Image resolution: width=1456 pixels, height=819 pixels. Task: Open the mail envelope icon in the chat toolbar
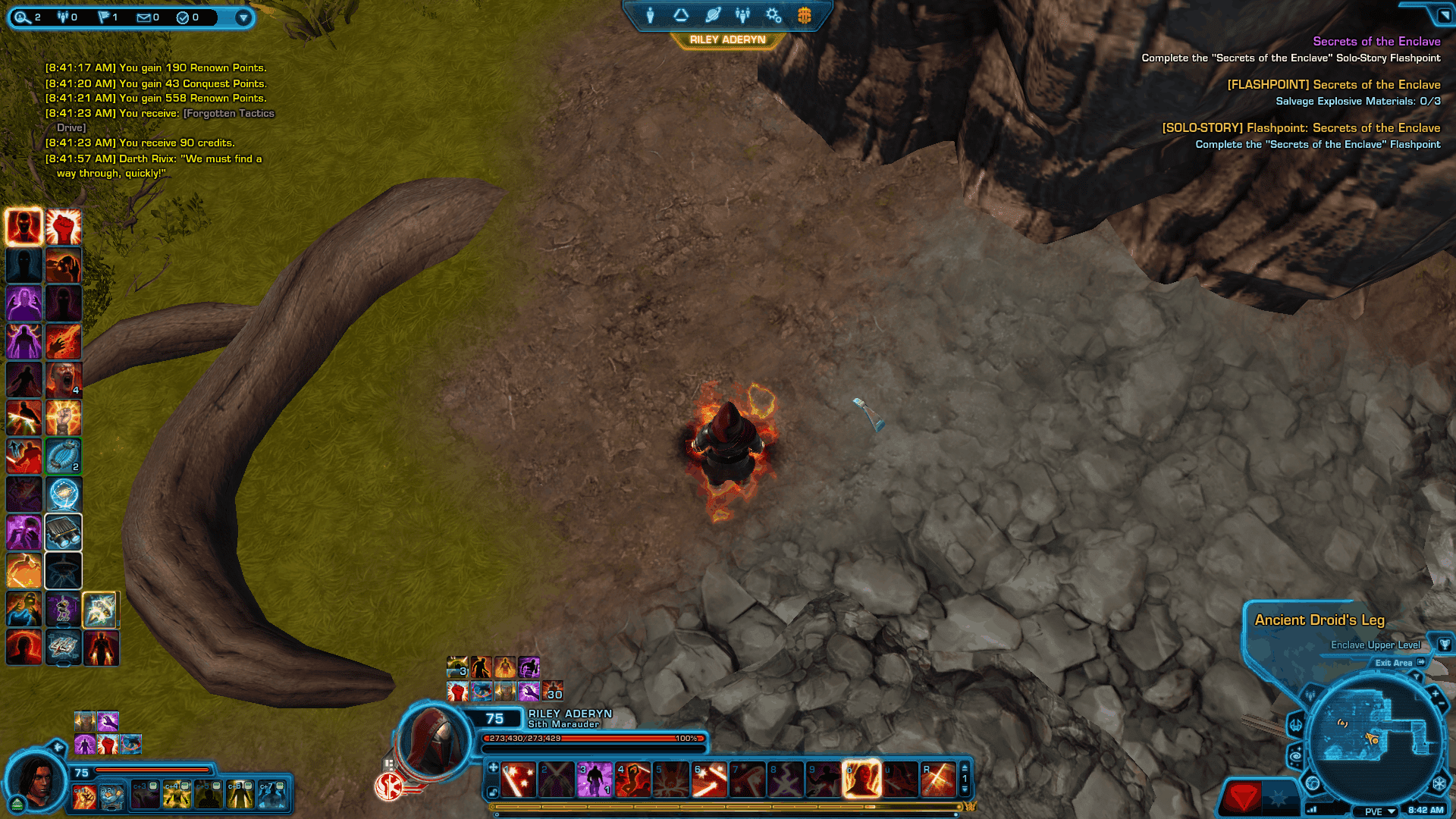(x=144, y=17)
